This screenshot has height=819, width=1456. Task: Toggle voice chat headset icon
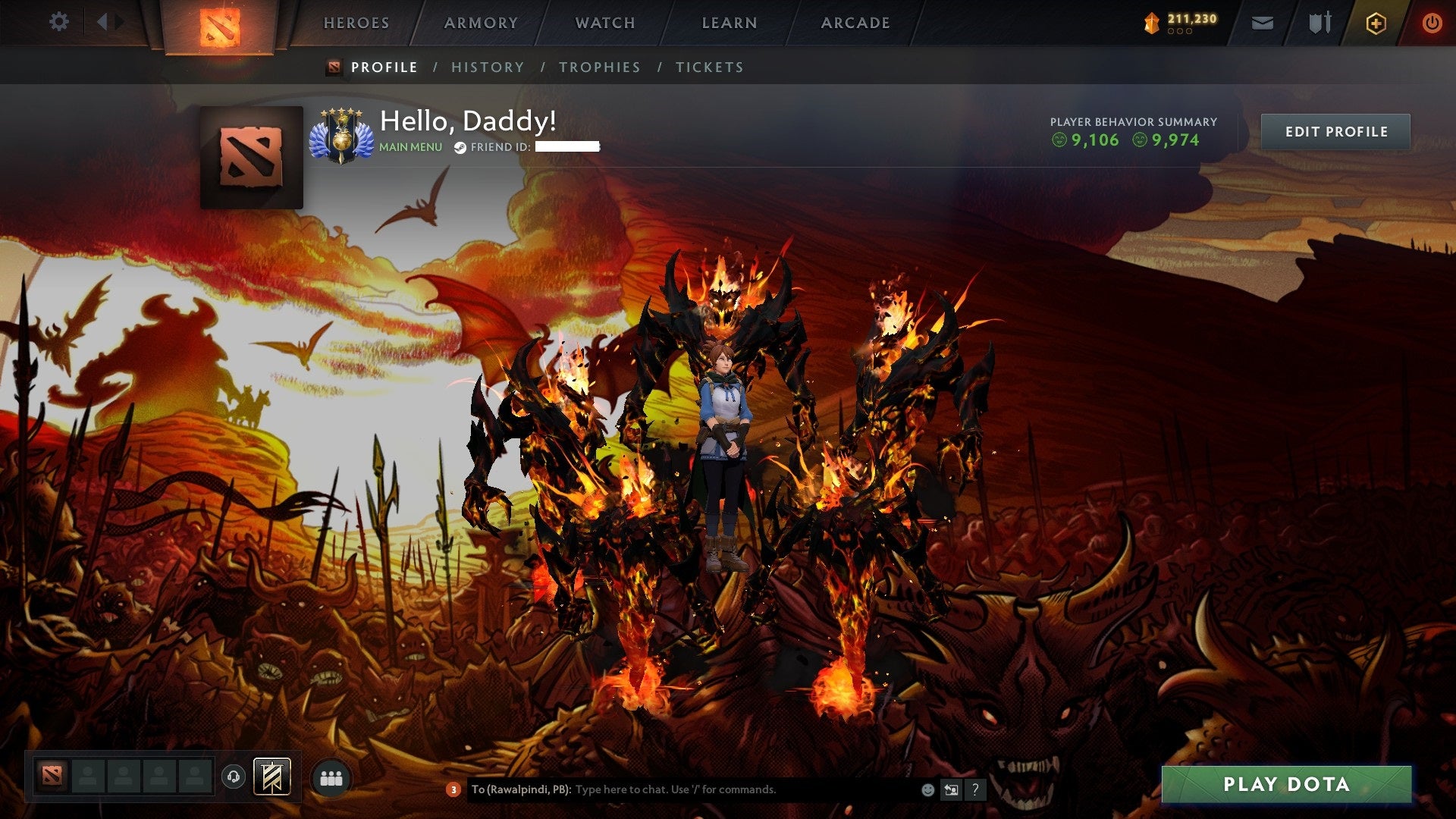[234, 777]
